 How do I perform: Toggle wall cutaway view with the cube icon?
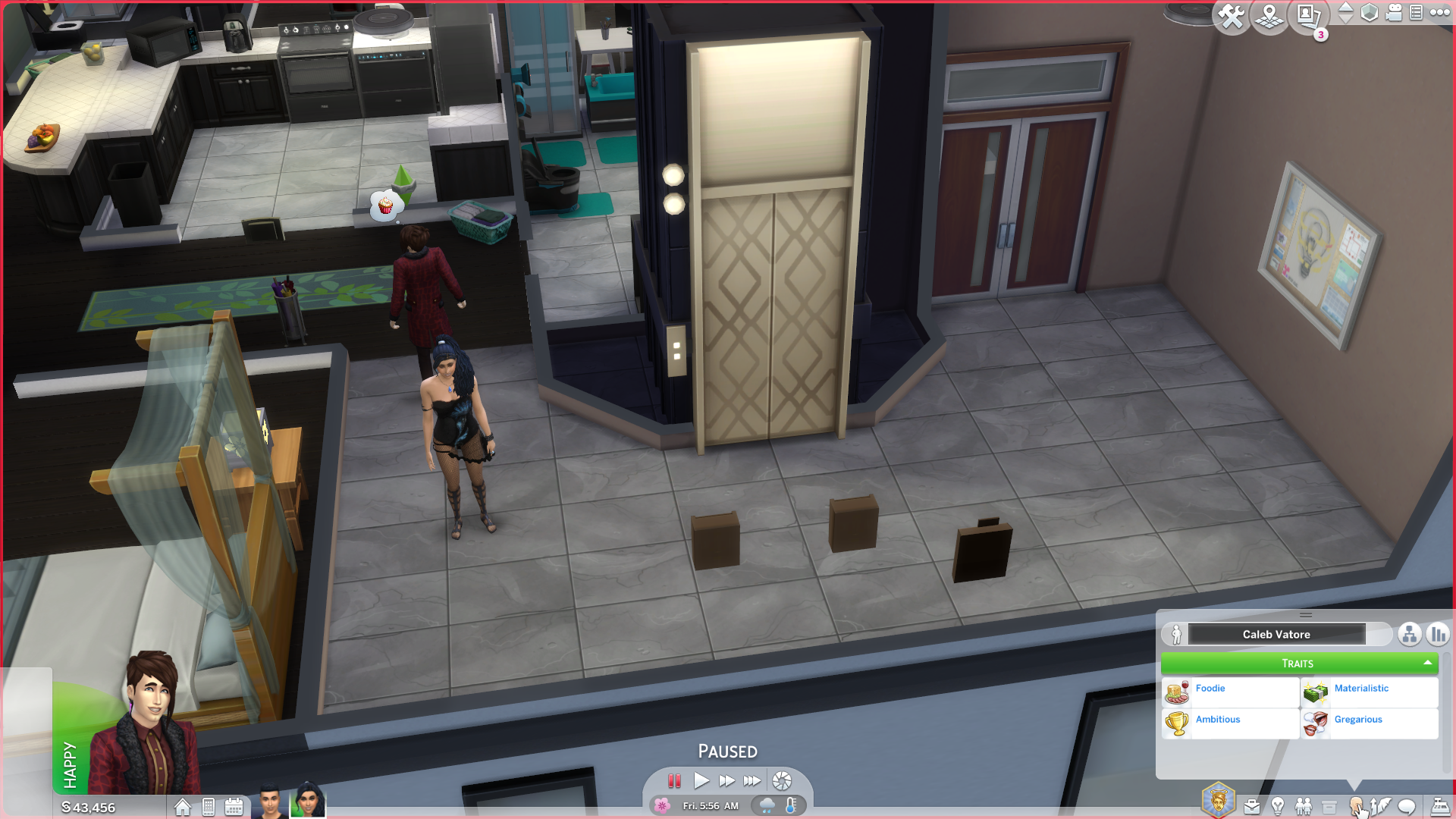pos(1370,14)
